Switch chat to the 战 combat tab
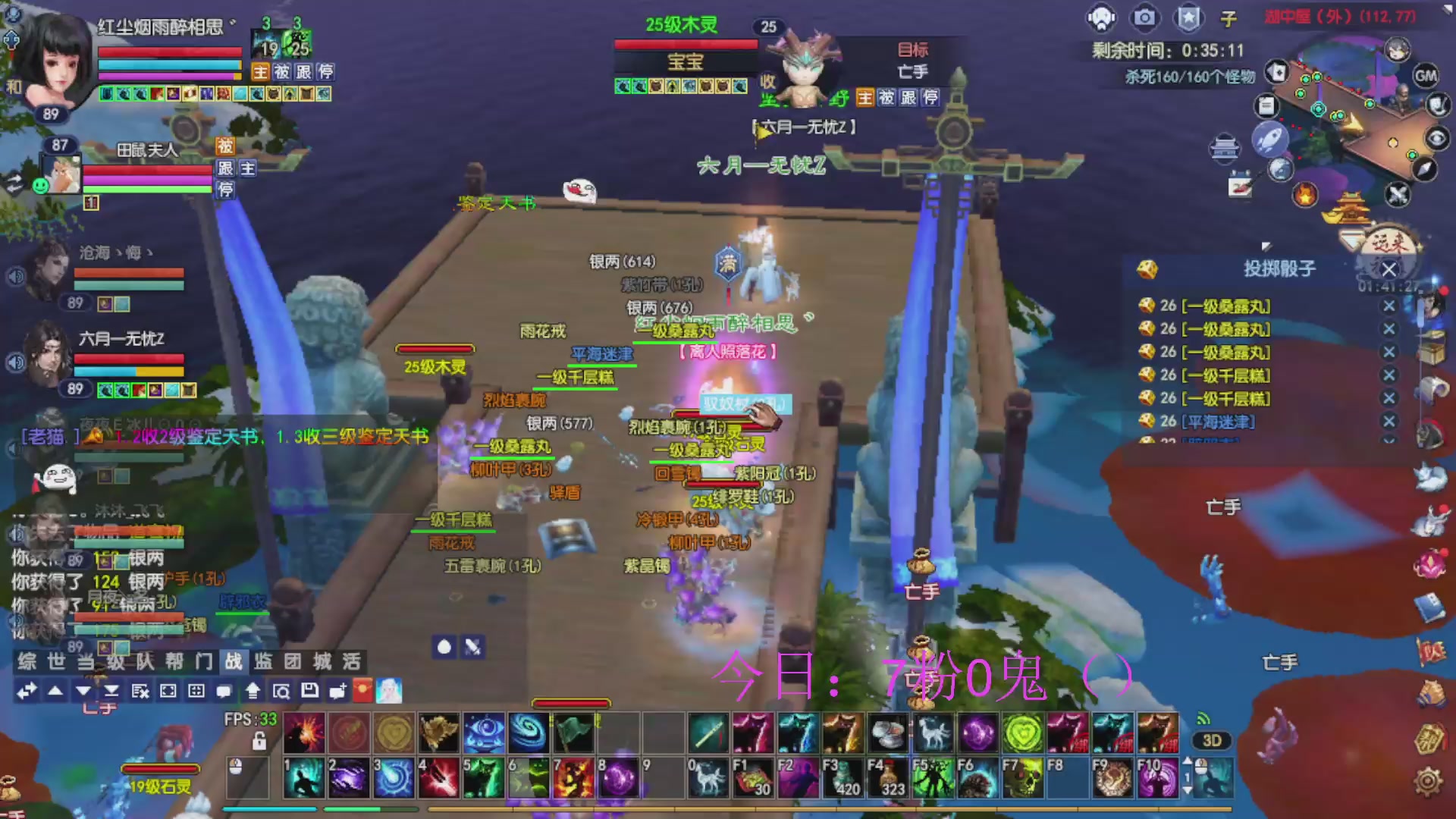This screenshot has height=819, width=1456. point(234,661)
